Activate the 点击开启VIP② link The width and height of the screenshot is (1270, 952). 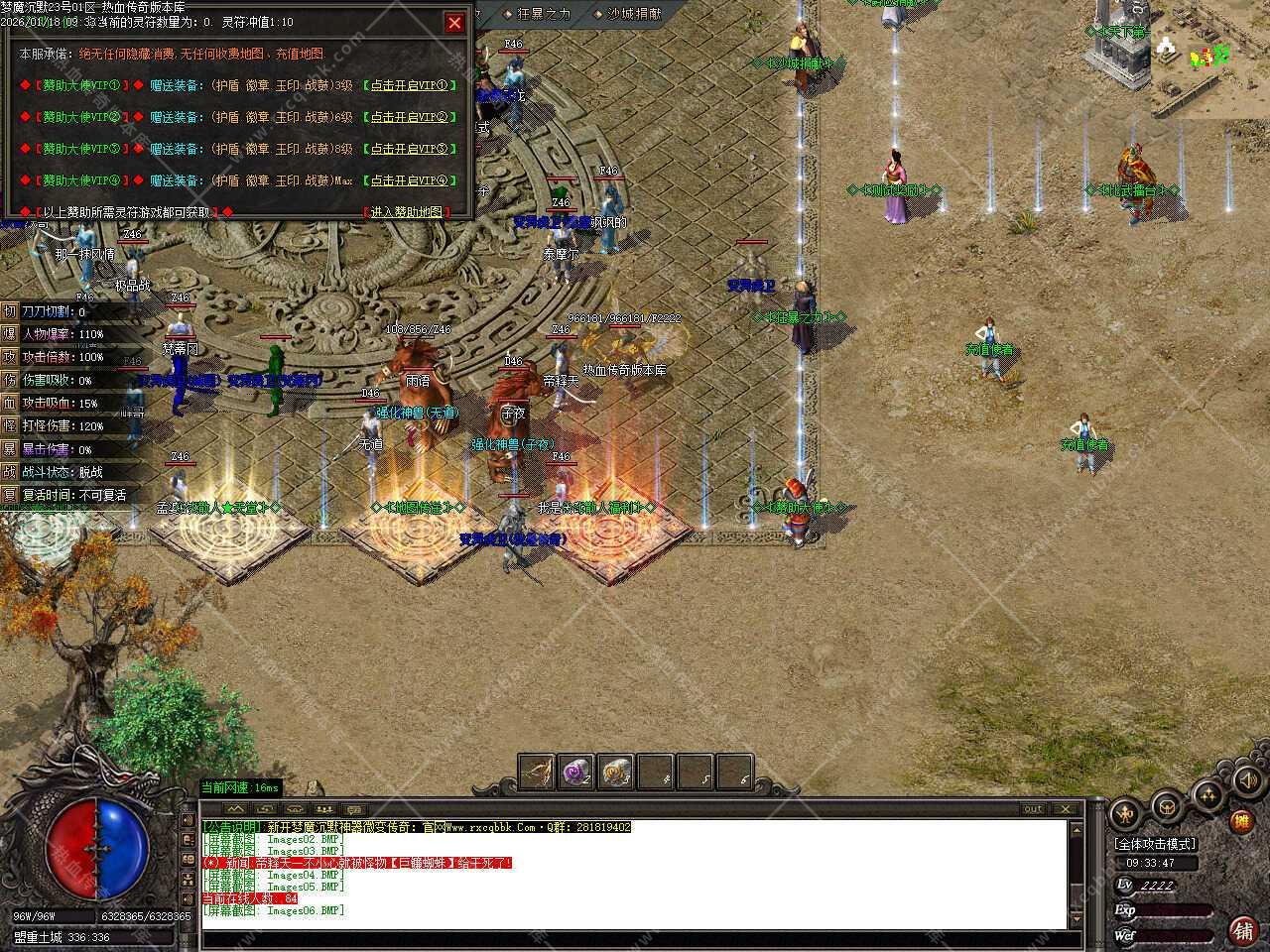click(x=410, y=118)
